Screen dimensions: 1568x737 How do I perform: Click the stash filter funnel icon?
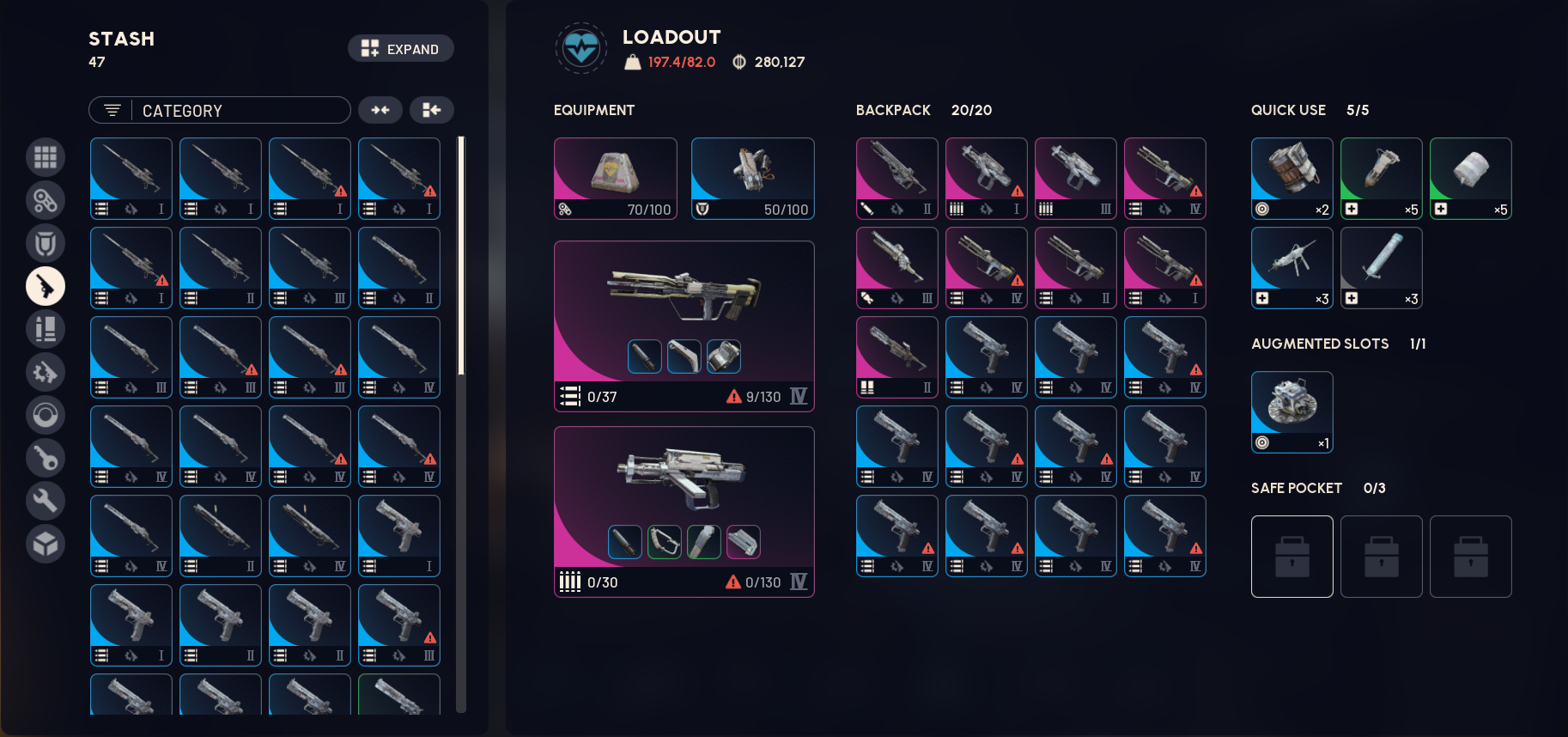tap(112, 110)
